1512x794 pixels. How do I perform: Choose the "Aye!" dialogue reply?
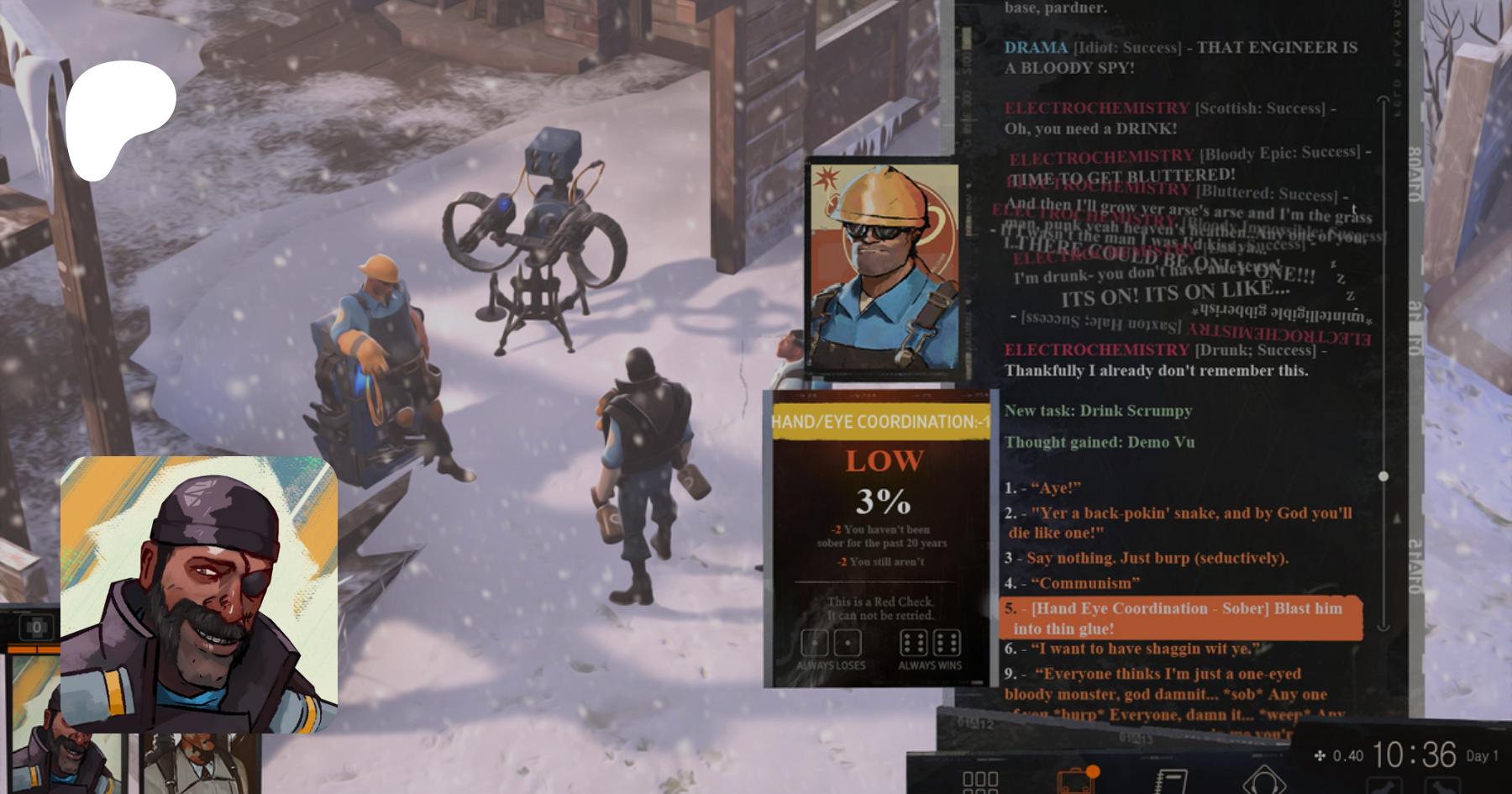tap(1055, 488)
